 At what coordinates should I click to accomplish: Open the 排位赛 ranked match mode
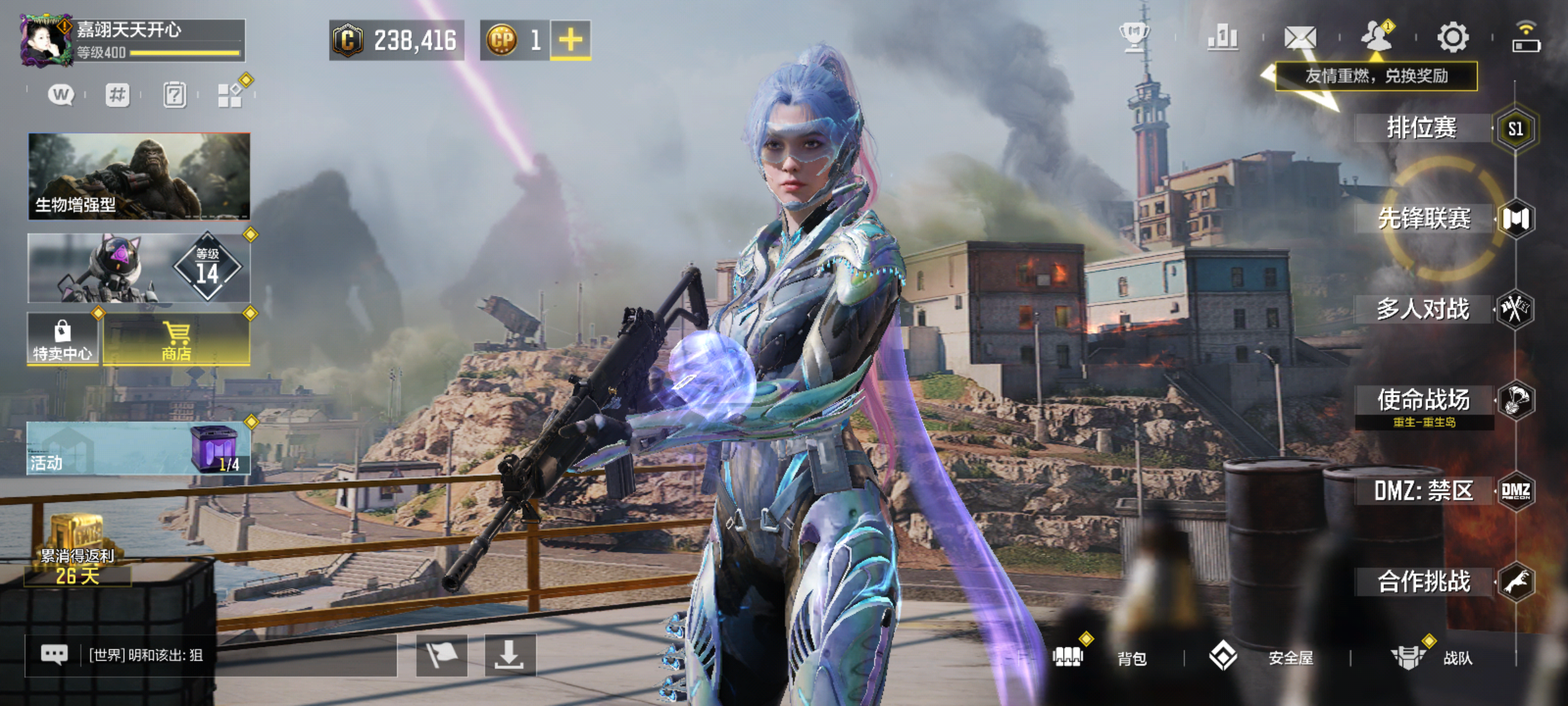pyautogui.click(x=1422, y=127)
